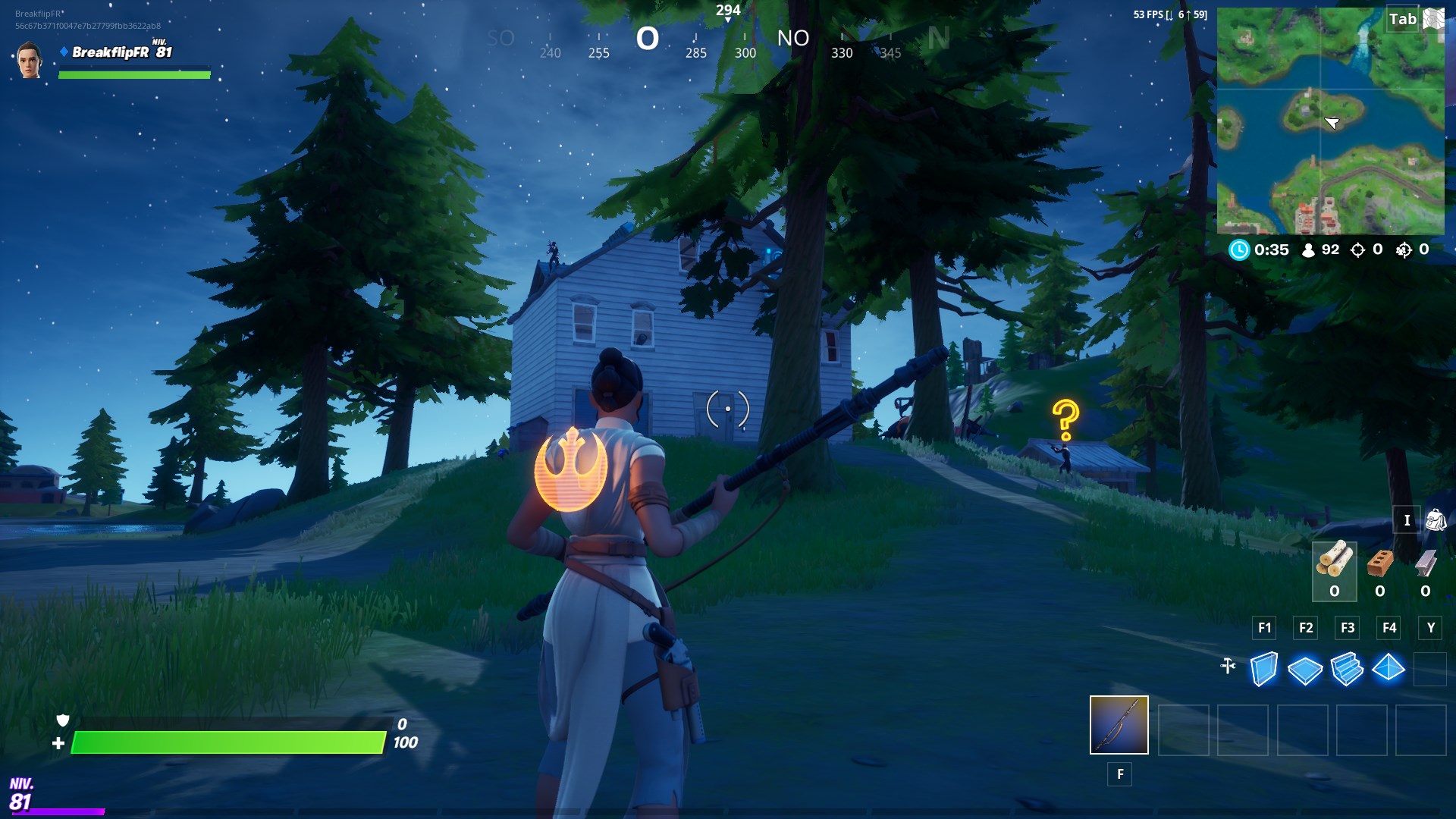Image resolution: width=1456 pixels, height=819 pixels.
Task: Pick the pyramid roof building piece
Action: click(x=1389, y=668)
